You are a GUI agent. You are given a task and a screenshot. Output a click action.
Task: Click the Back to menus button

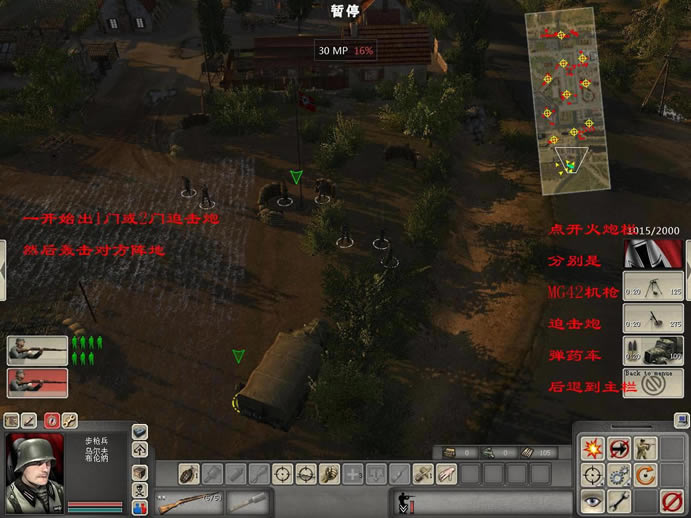pos(652,383)
